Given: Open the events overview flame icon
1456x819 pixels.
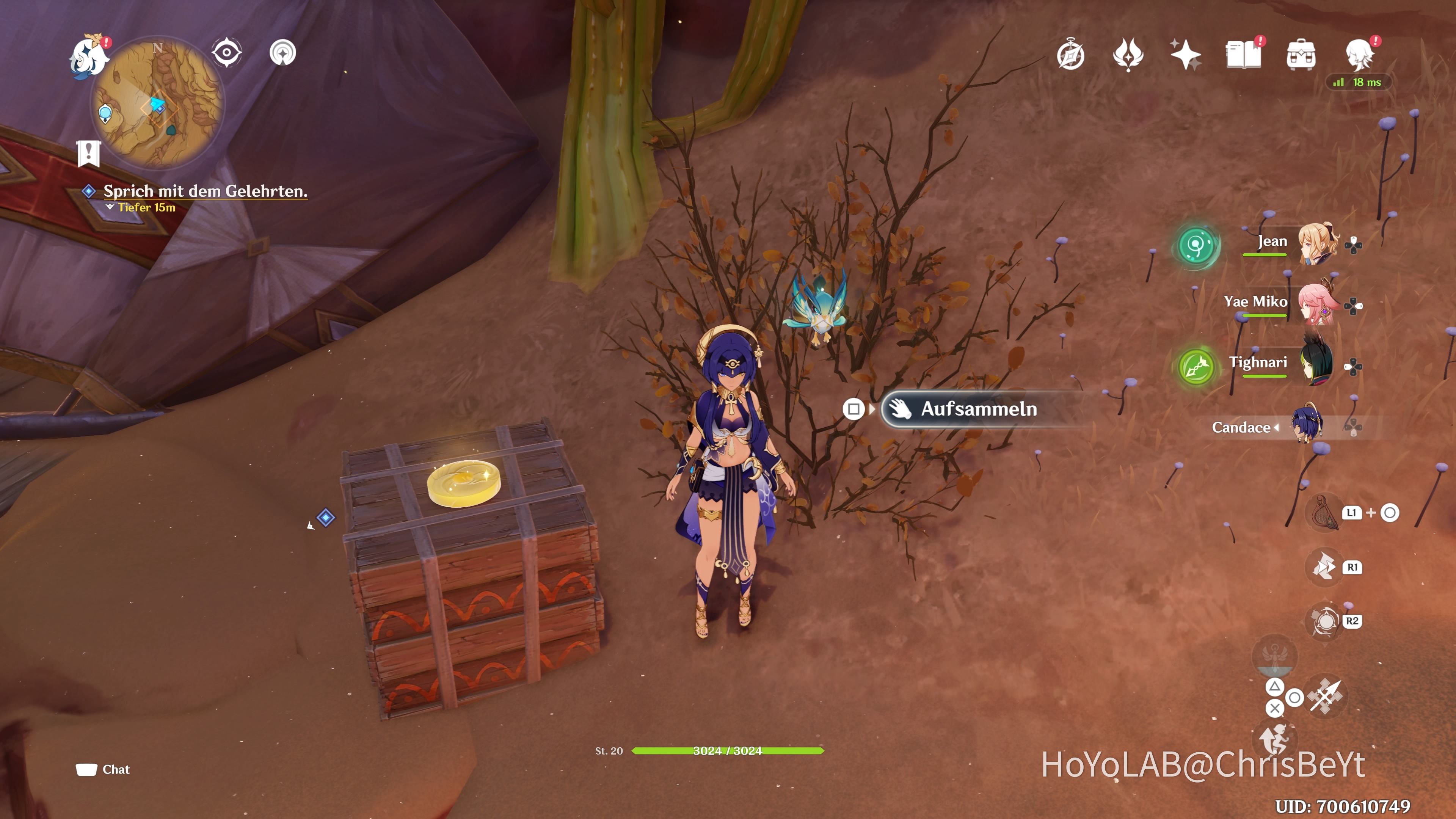Looking at the screenshot, I should pyautogui.click(x=1128, y=54).
